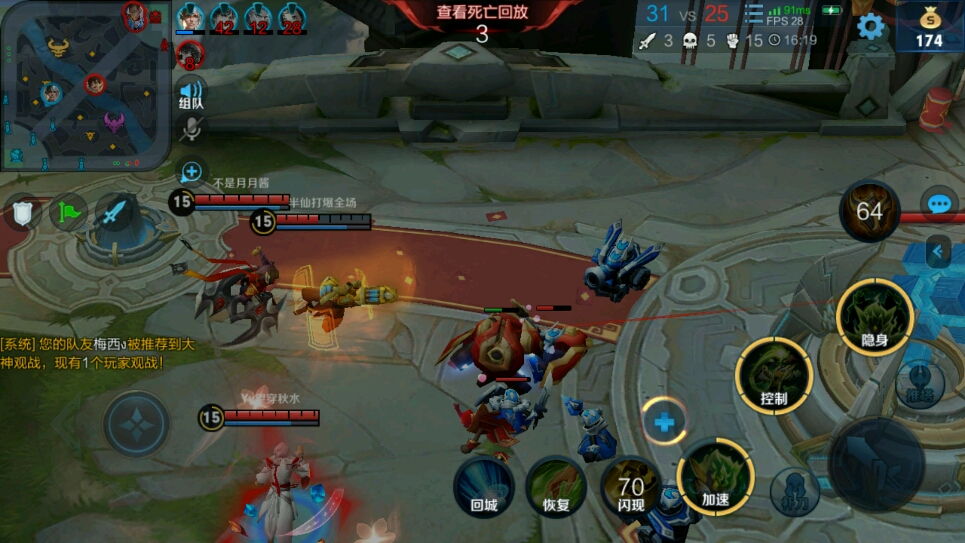Send the green flag gather signal
The image size is (965, 543).
tap(68, 211)
